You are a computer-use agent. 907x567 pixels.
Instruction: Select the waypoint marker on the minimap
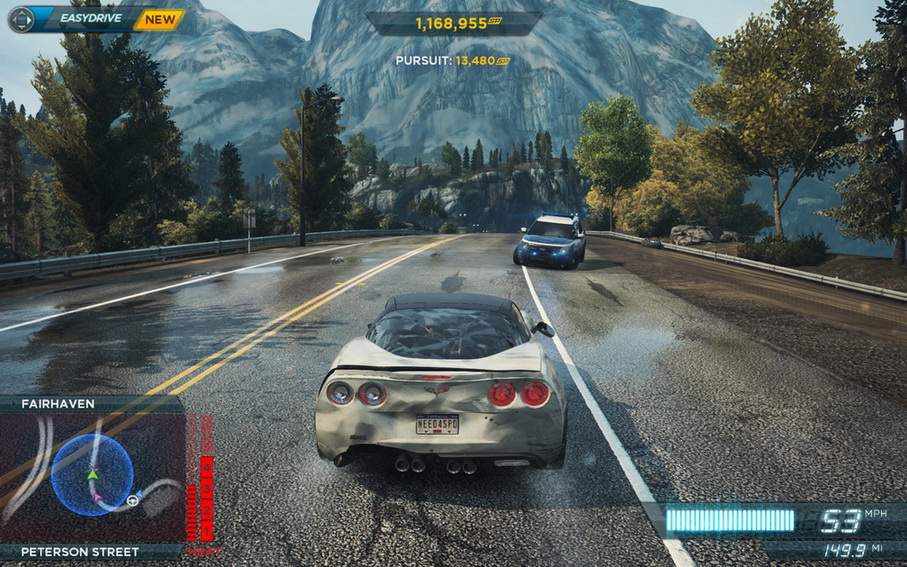[x=132, y=500]
